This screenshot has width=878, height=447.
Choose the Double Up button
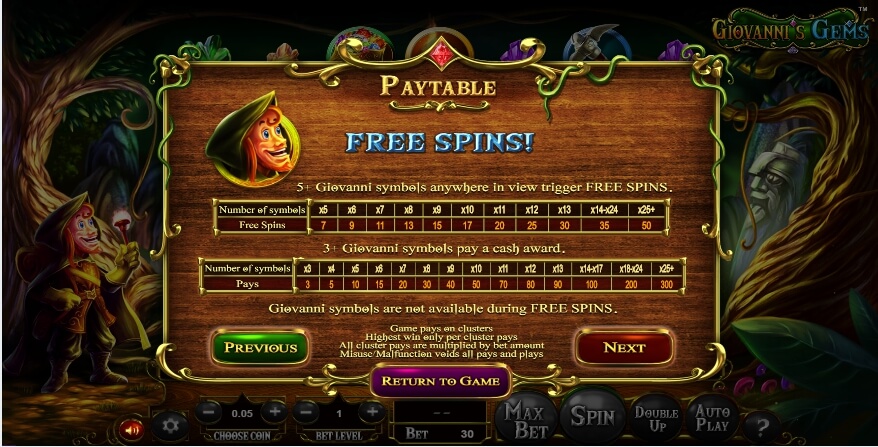[x=656, y=420]
